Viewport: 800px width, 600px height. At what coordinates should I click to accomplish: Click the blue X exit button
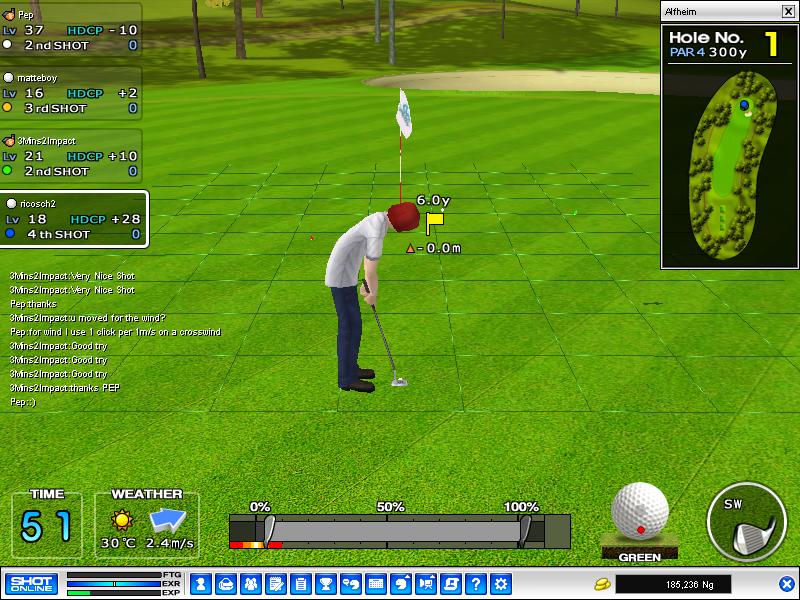point(786,584)
